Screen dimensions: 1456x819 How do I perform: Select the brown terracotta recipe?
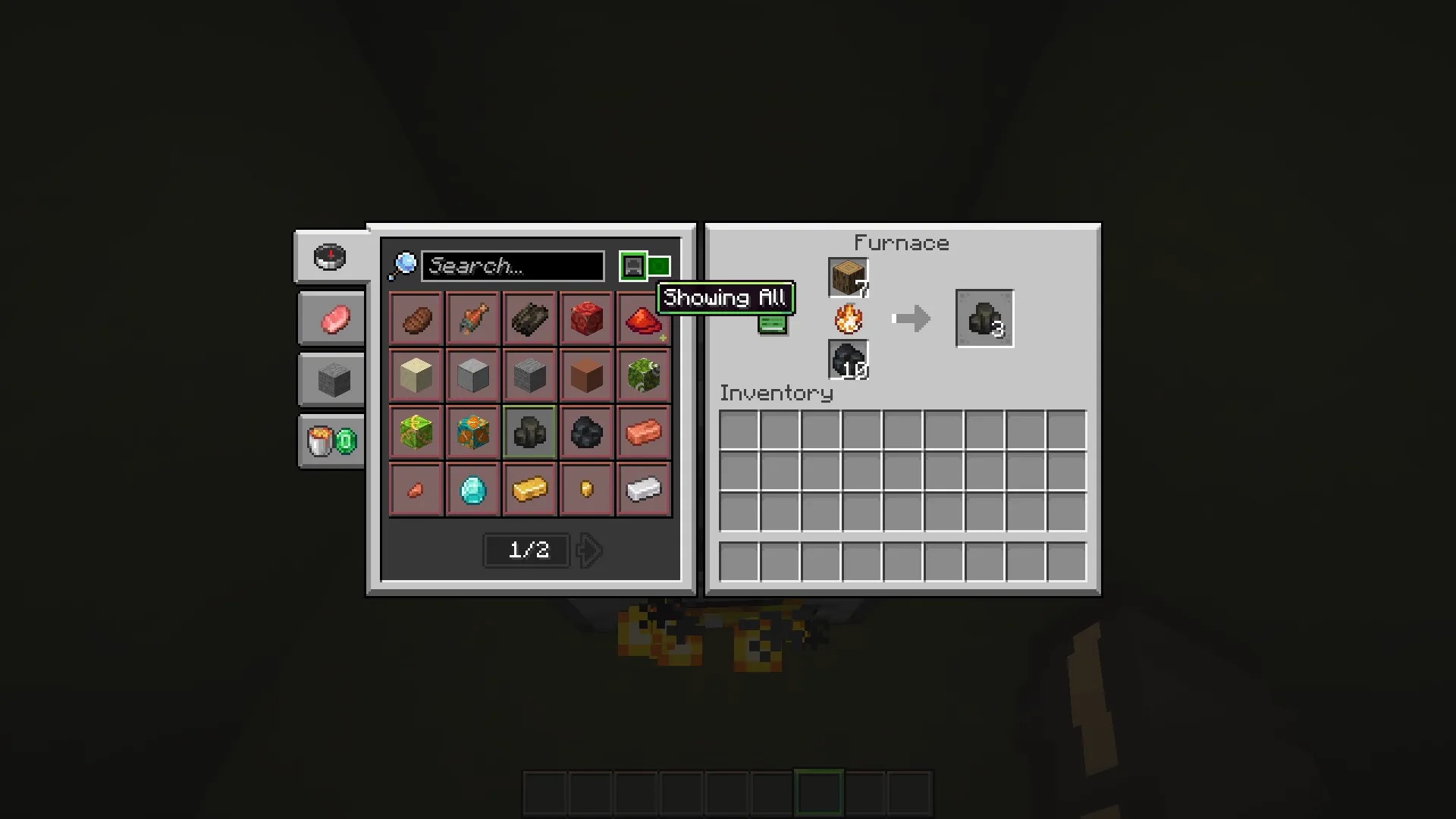[x=586, y=375]
